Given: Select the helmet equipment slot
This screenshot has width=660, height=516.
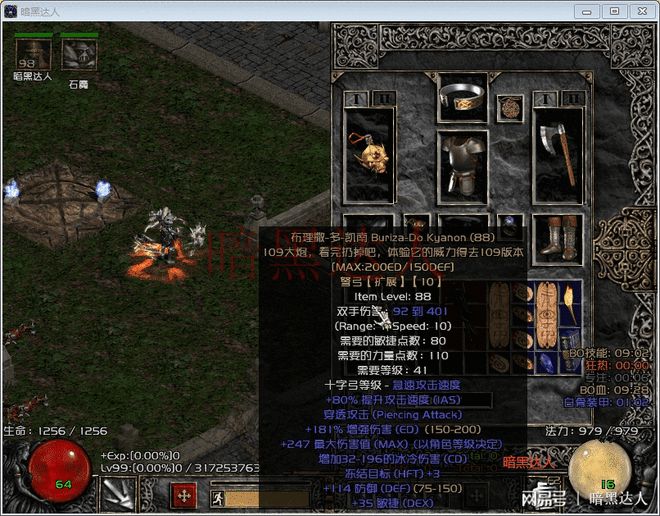Looking at the screenshot, I should [x=462, y=96].
